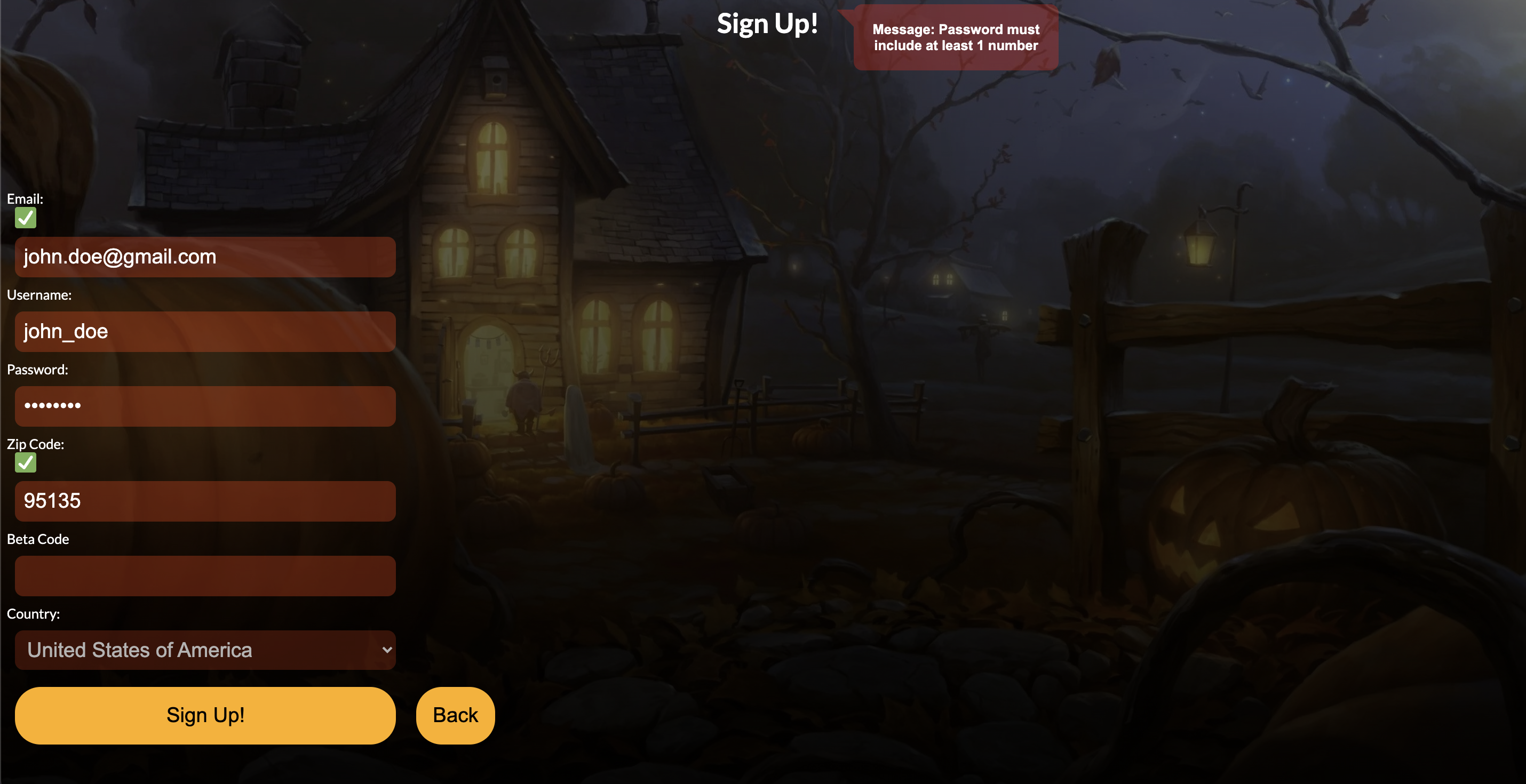The image size is (1526, 784).
Task: Dismiss the password error message bubble
Action: (956, 38)
